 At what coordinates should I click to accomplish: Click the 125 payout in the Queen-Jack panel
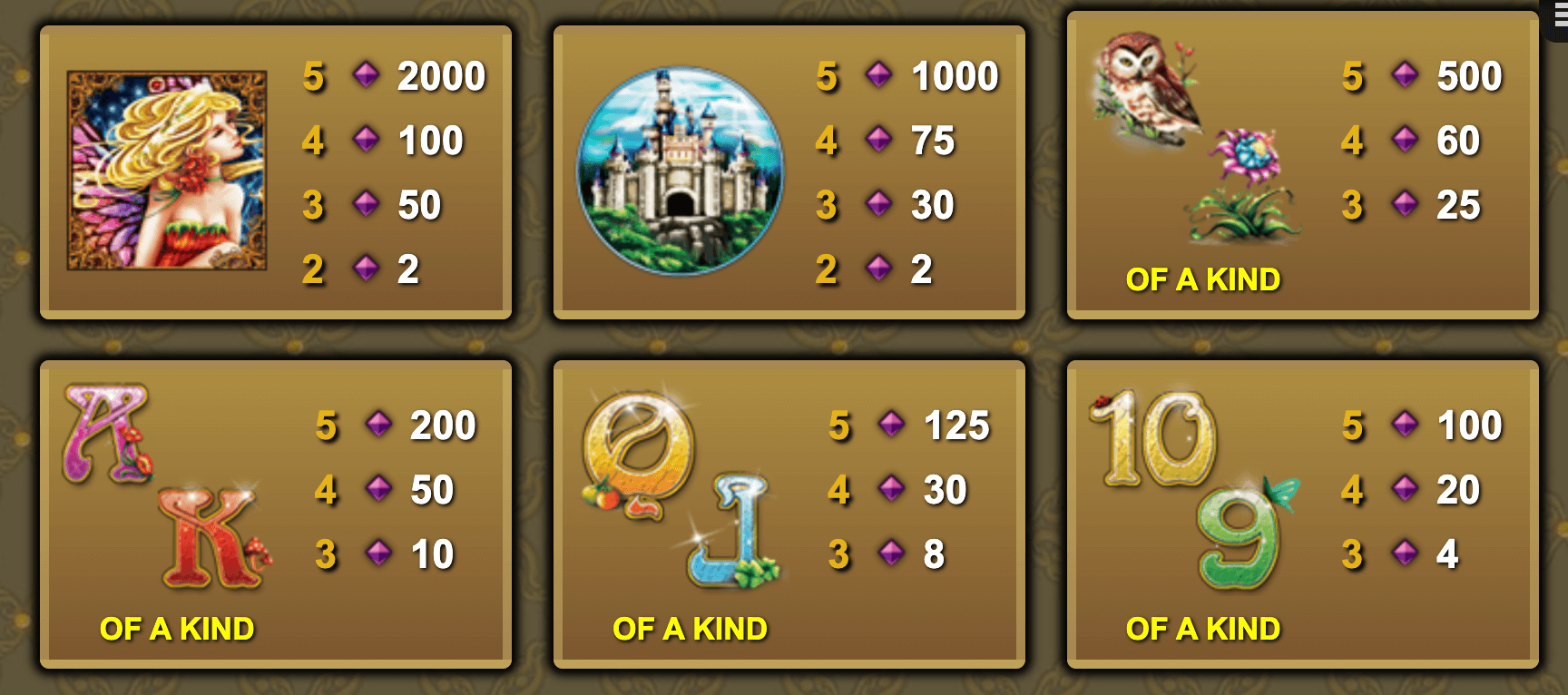tap(957, 423)
